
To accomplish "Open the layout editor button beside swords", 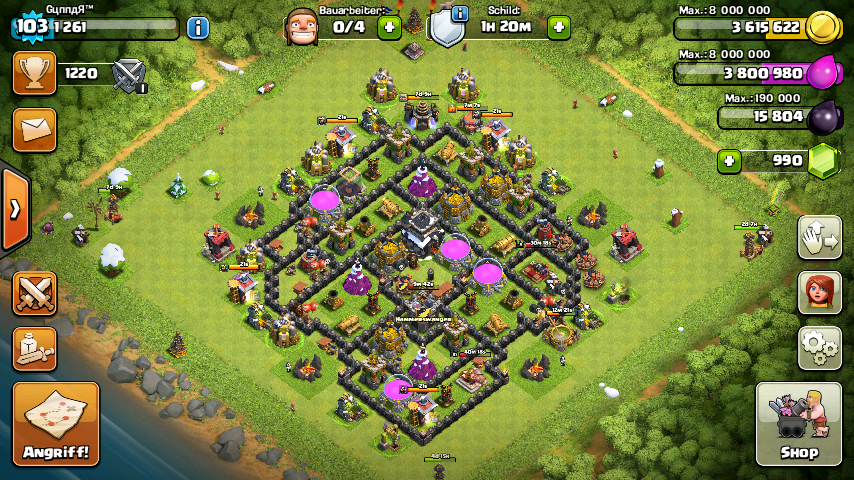I will 34,347.
